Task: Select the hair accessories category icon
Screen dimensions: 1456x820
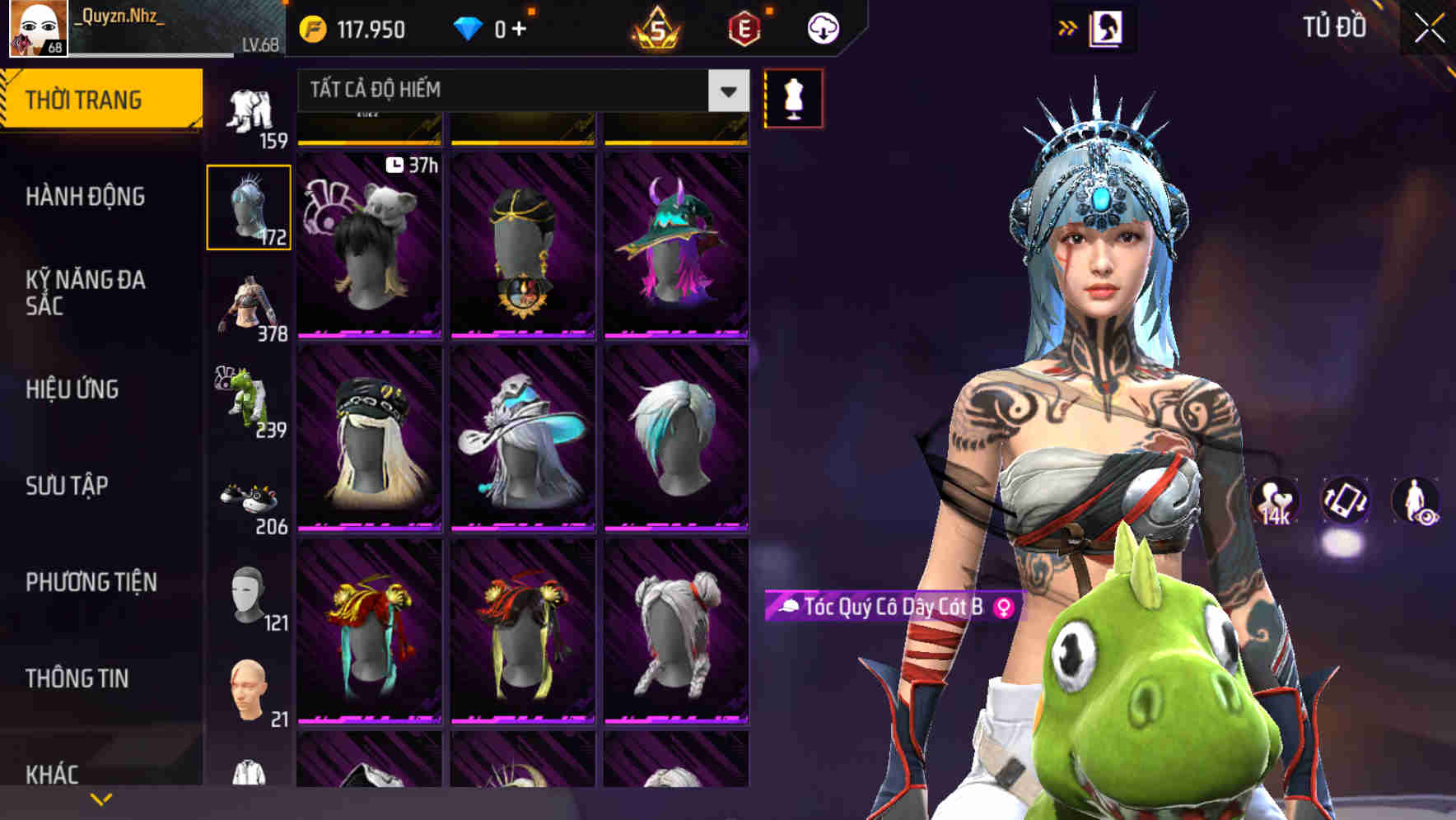Action: [250, 206]
